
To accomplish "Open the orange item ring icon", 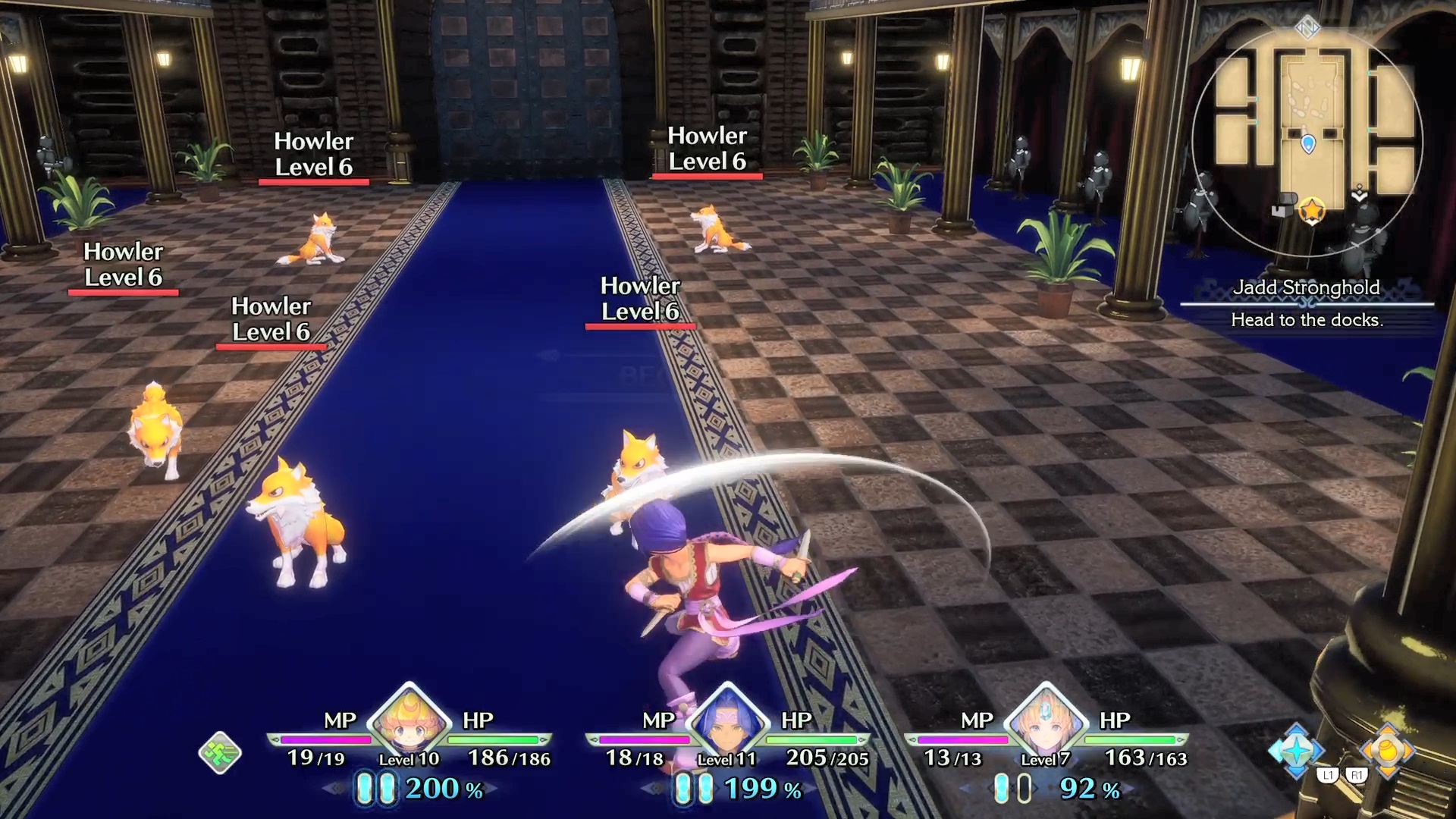I will (1387, 750).
